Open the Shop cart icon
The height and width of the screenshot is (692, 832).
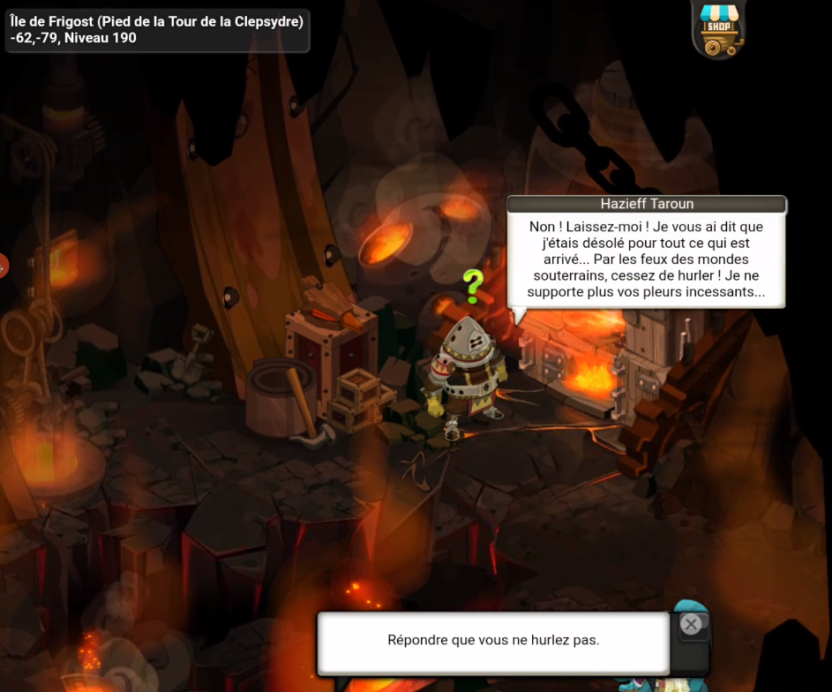point(717,29)
